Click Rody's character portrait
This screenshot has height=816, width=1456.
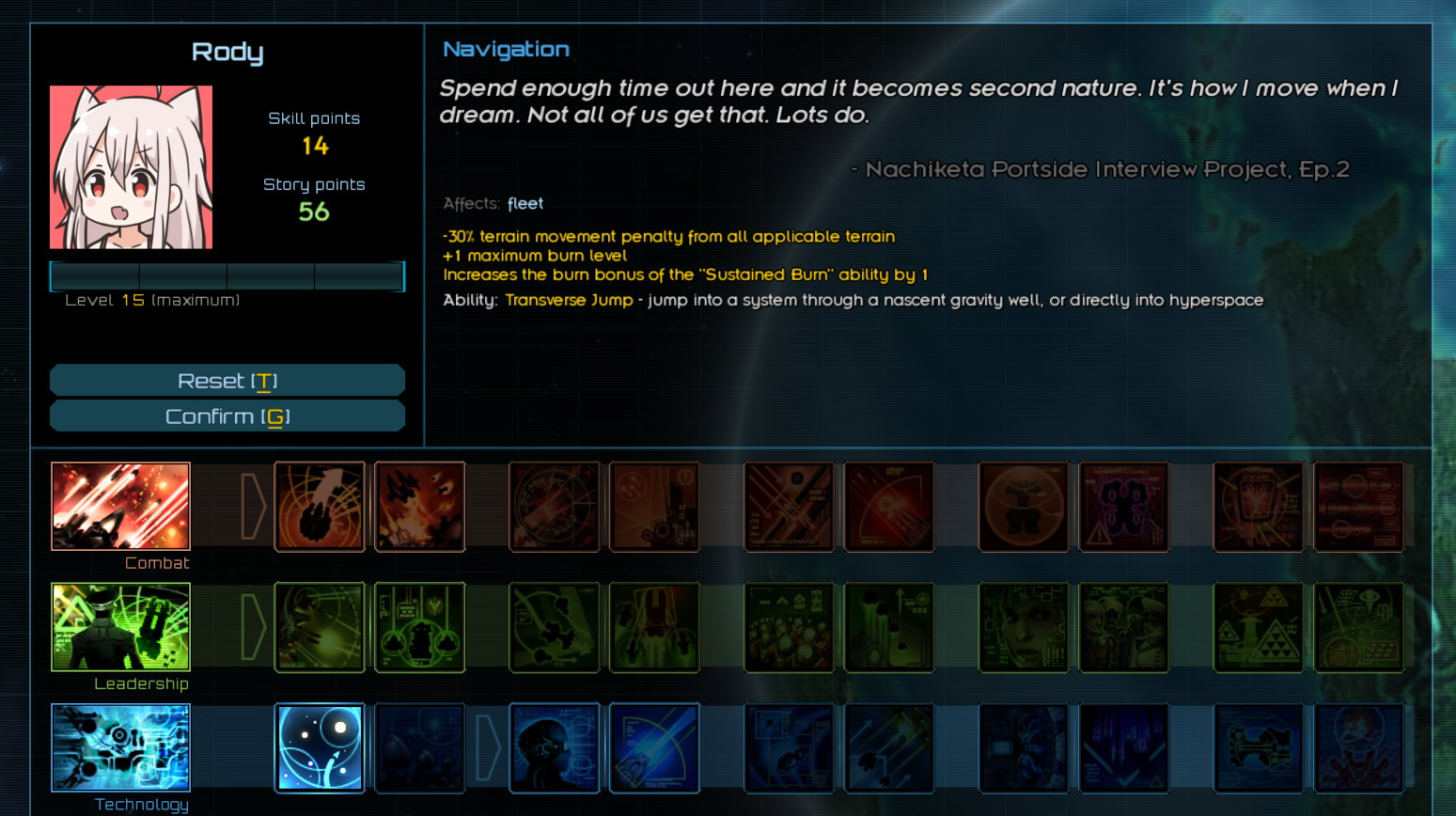132,166
